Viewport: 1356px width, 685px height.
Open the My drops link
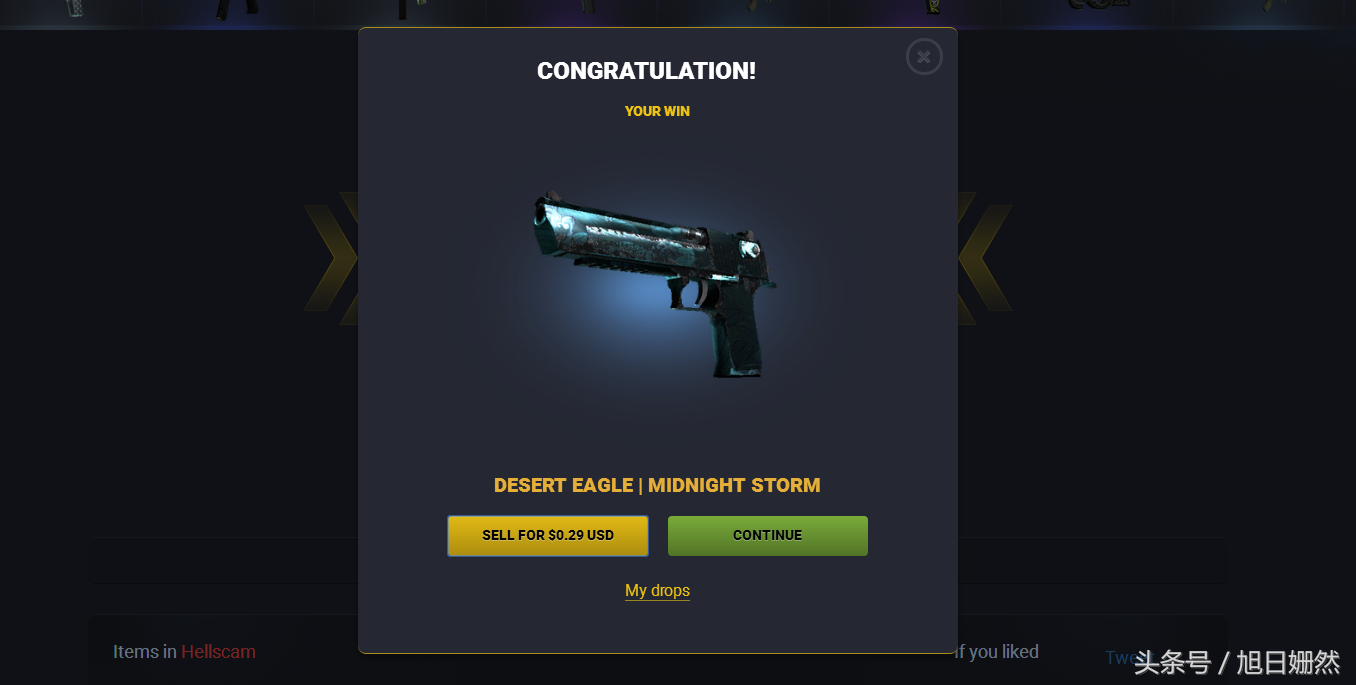657,590
